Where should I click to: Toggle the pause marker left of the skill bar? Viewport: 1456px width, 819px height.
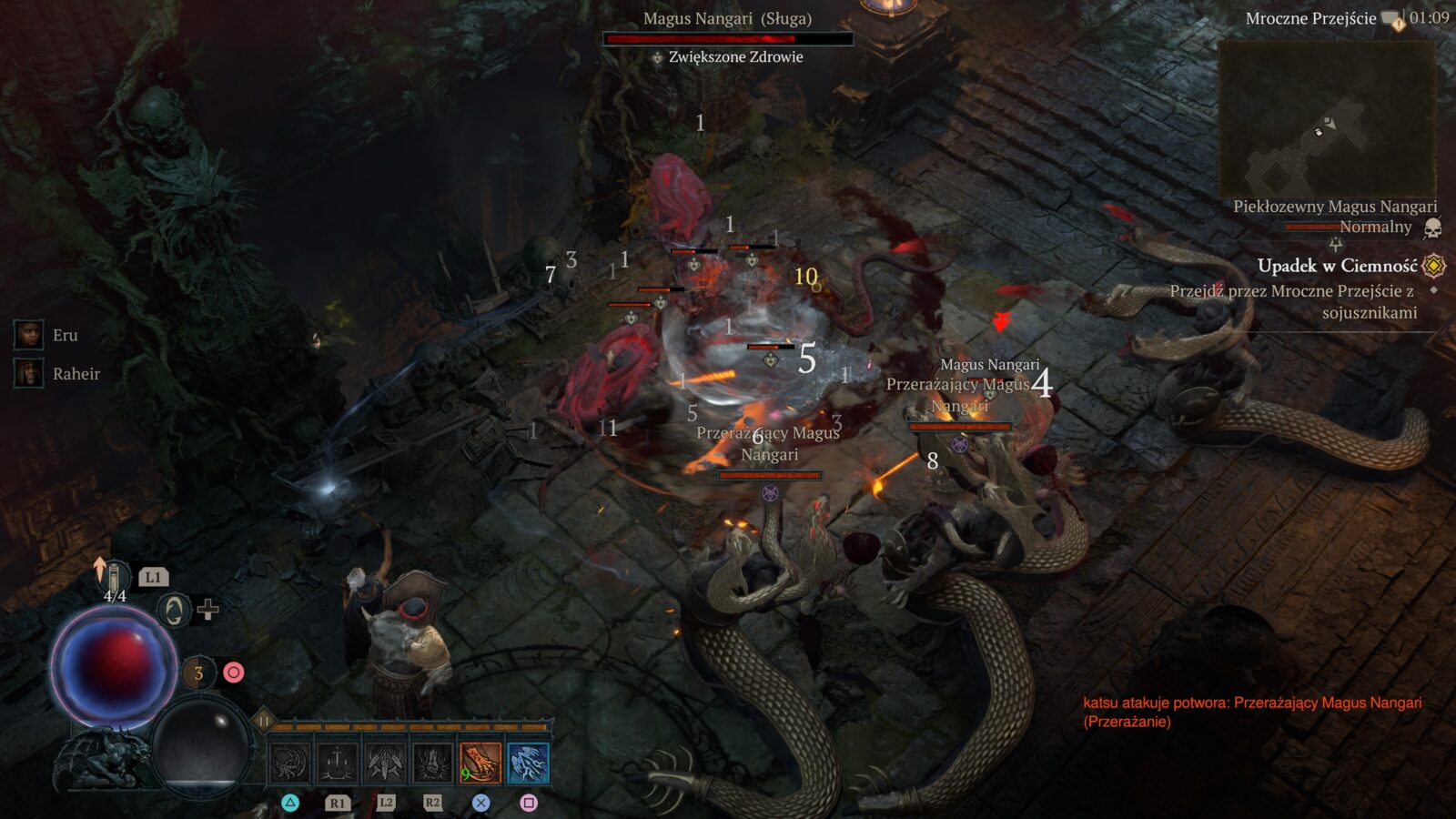[264, 721]
